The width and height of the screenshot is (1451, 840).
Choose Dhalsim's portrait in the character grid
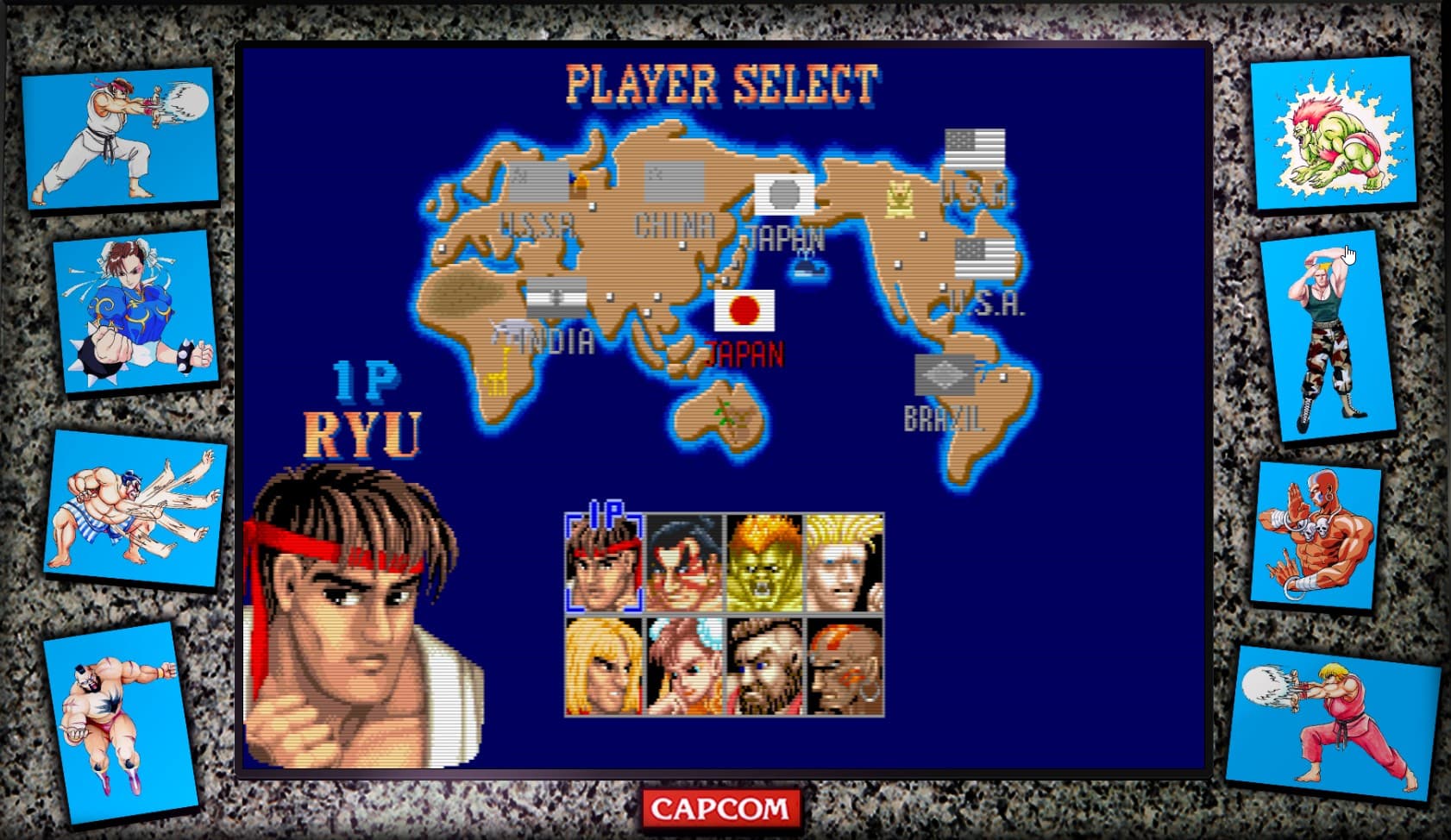click(x=845, y=666)
